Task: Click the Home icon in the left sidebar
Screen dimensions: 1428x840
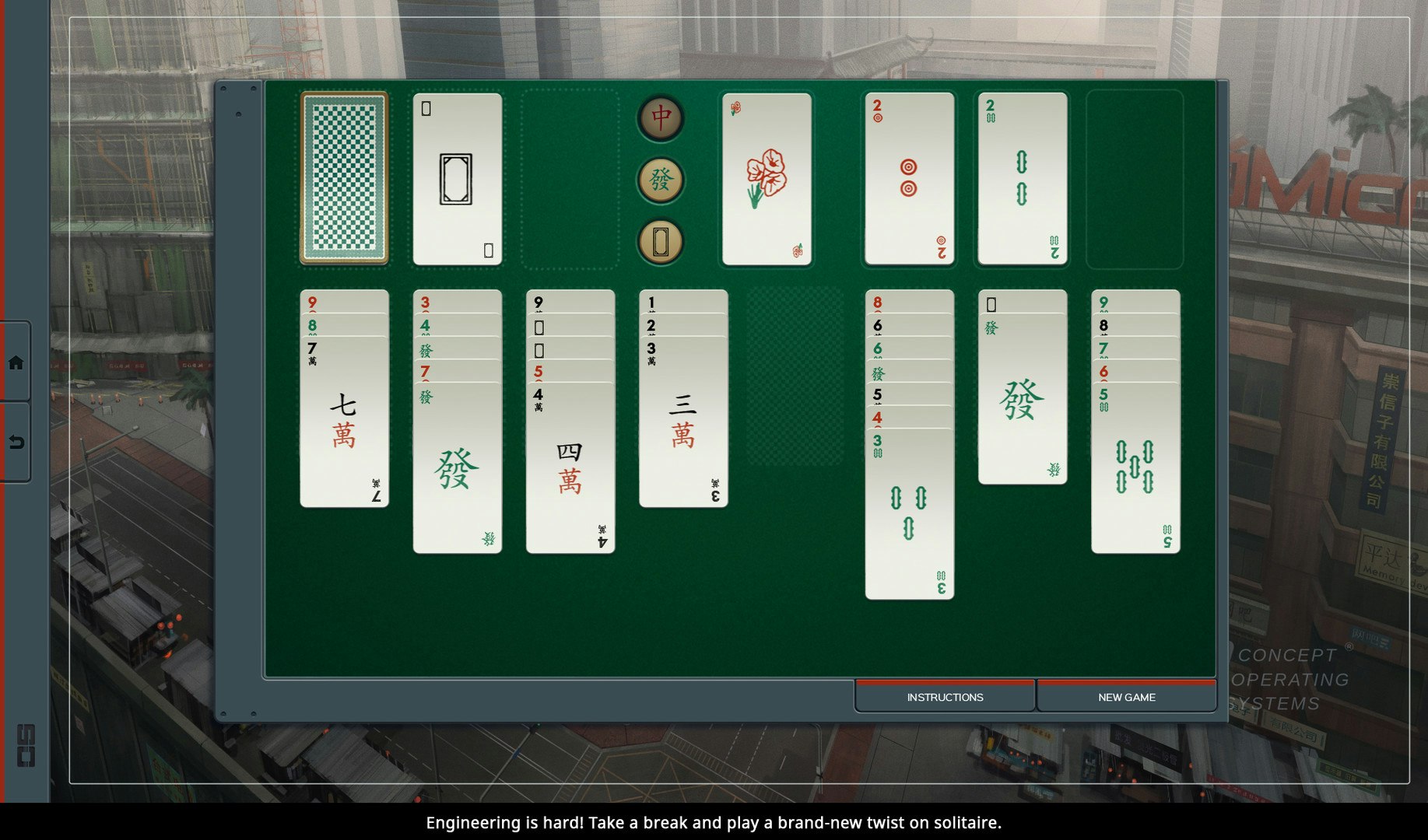Action: [16, 362]
